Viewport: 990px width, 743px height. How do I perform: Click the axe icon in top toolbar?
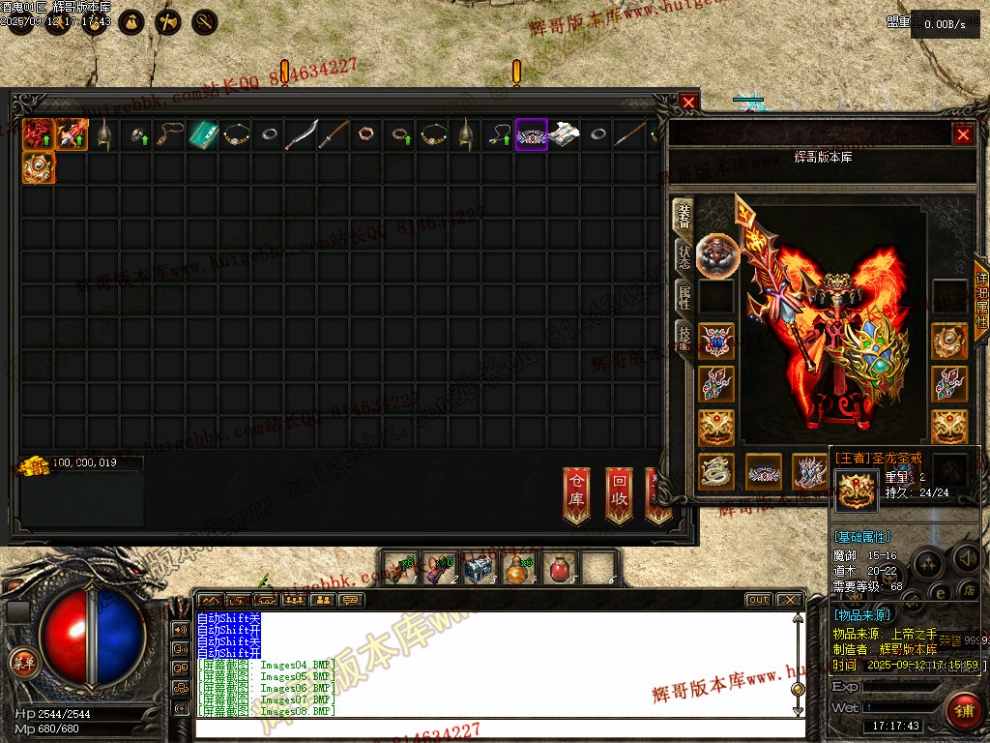(166, 22)
